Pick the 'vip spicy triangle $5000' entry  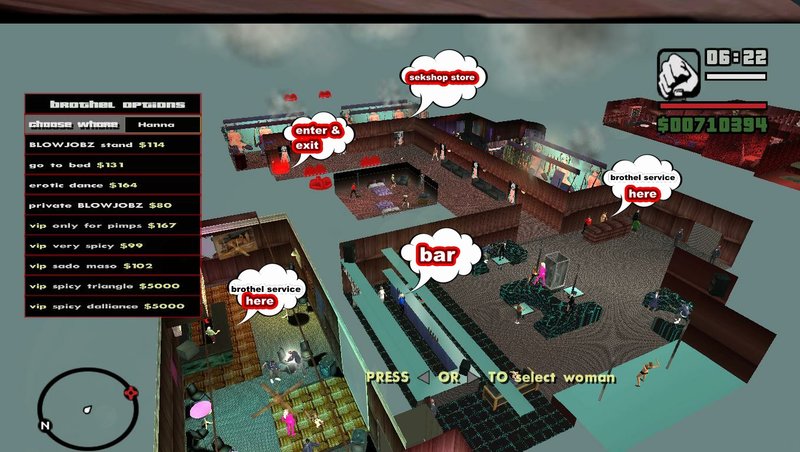coord(112,286)
